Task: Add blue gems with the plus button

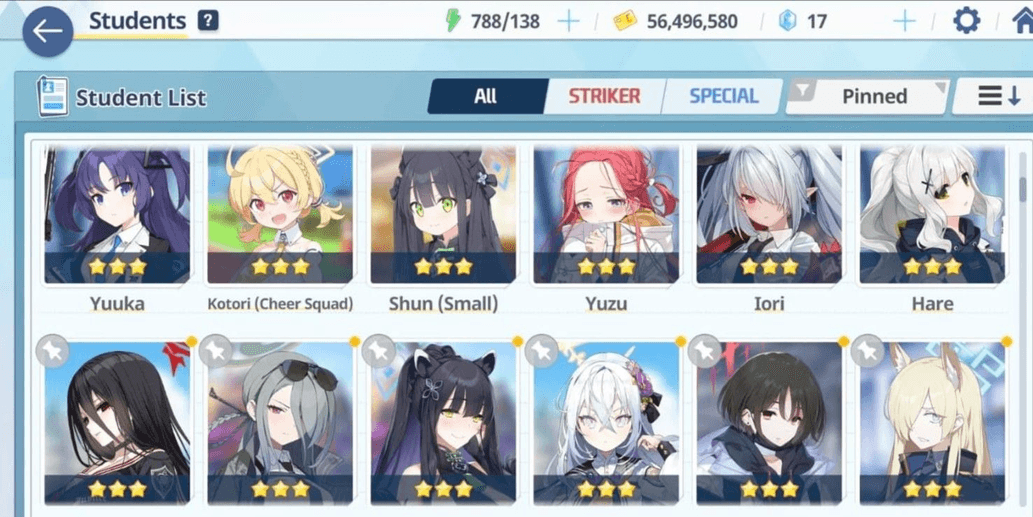Action: (x=904, y=21)
